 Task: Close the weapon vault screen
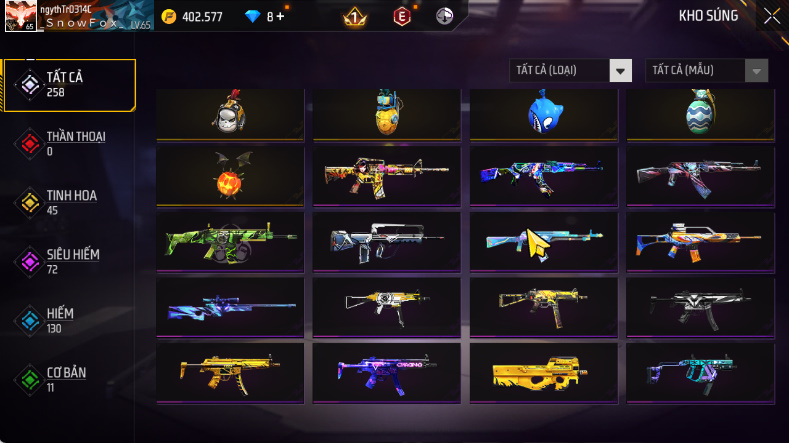(x=771, y=16)
